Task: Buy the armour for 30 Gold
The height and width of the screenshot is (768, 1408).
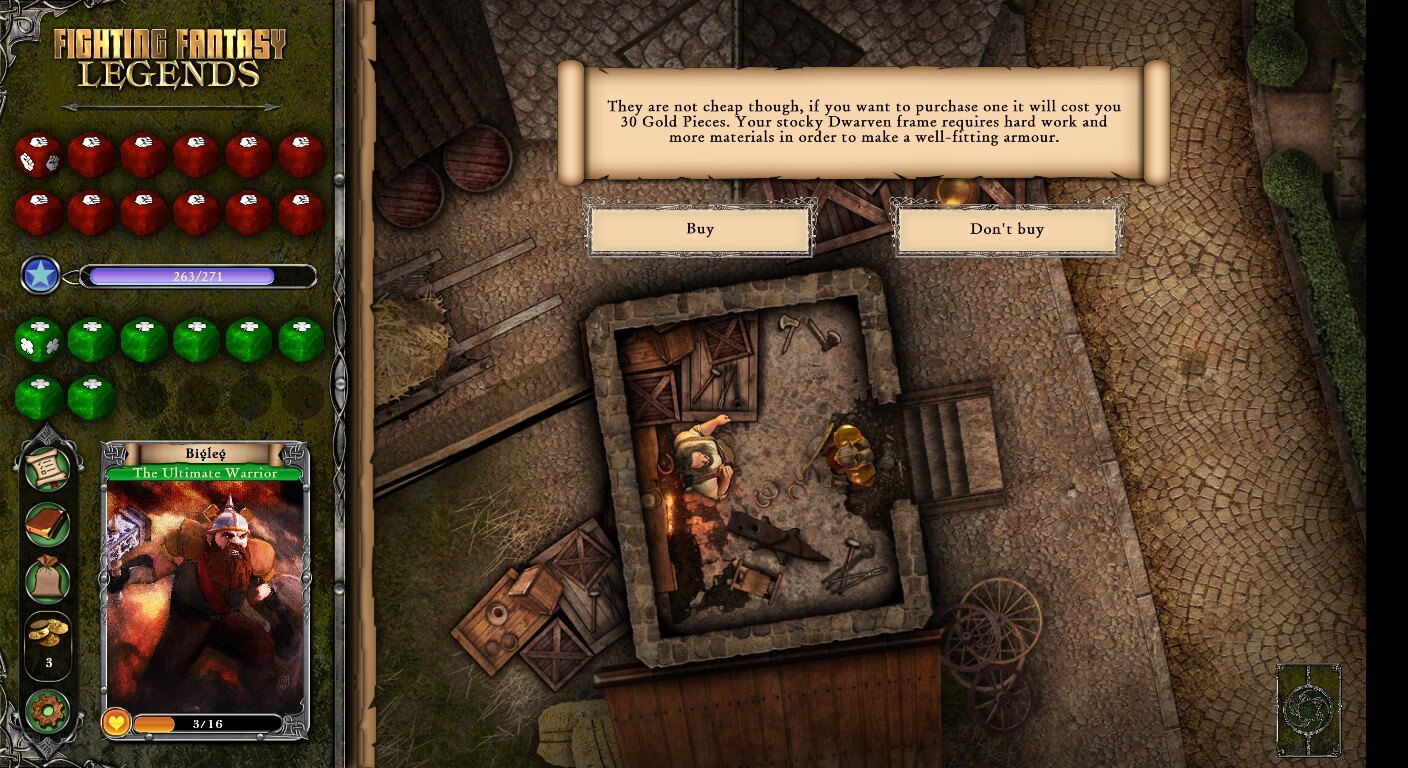Action: coord(700,230)
